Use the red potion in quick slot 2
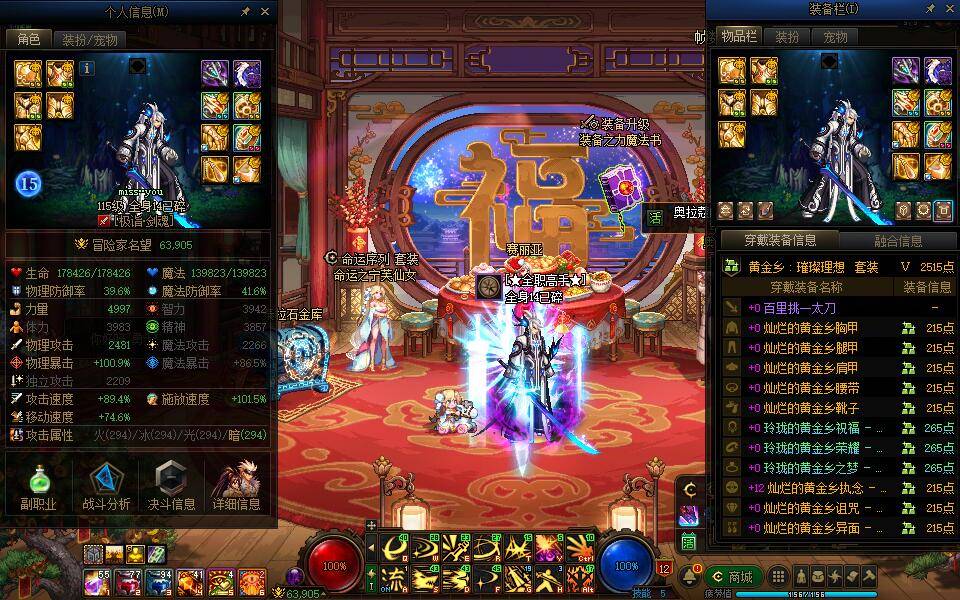Image resolution: width=960 pixels, height=600 pixels. [128, 580]
